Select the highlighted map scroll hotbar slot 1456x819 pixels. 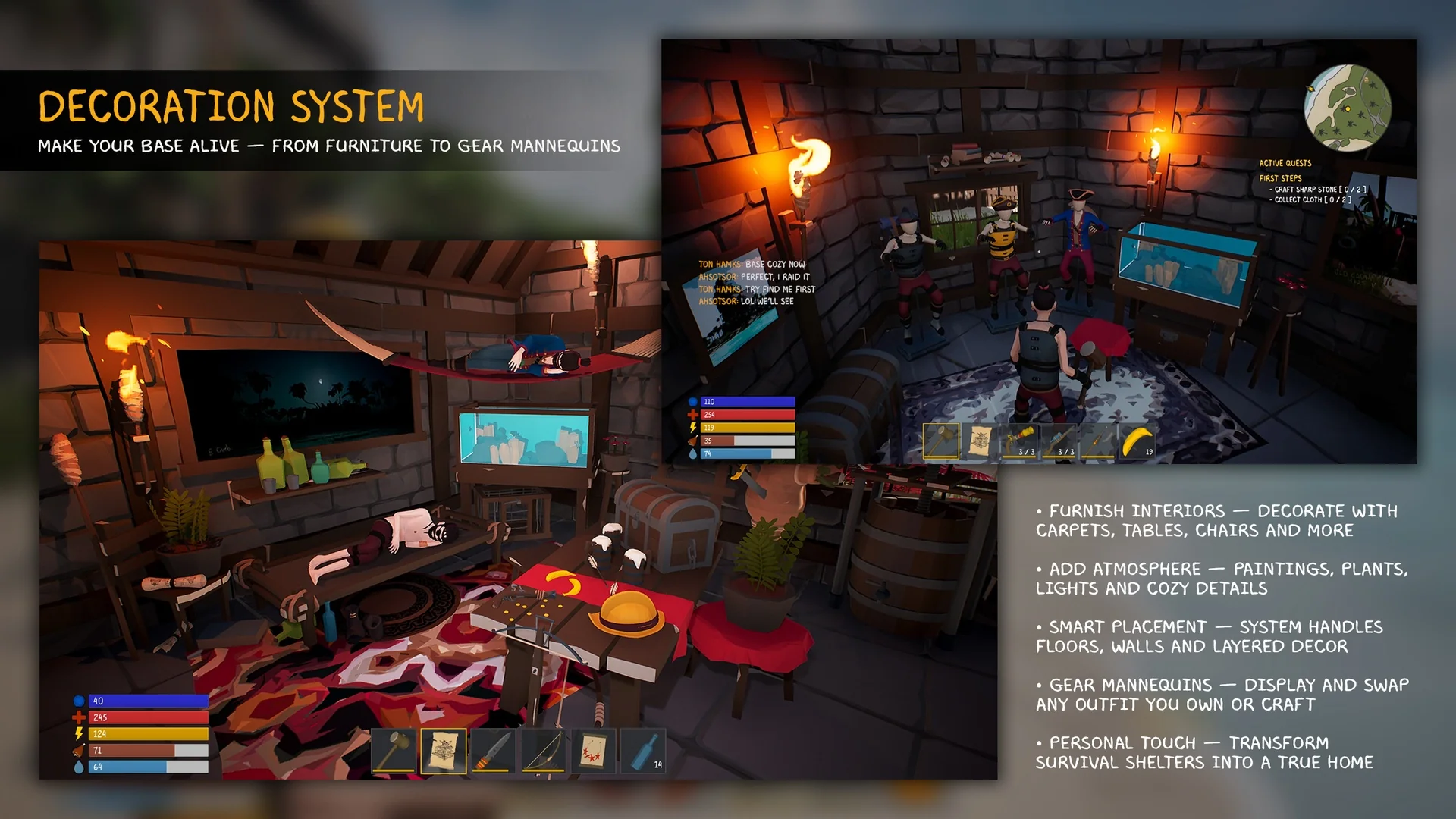pyautogui.click(x=444, y=752)
